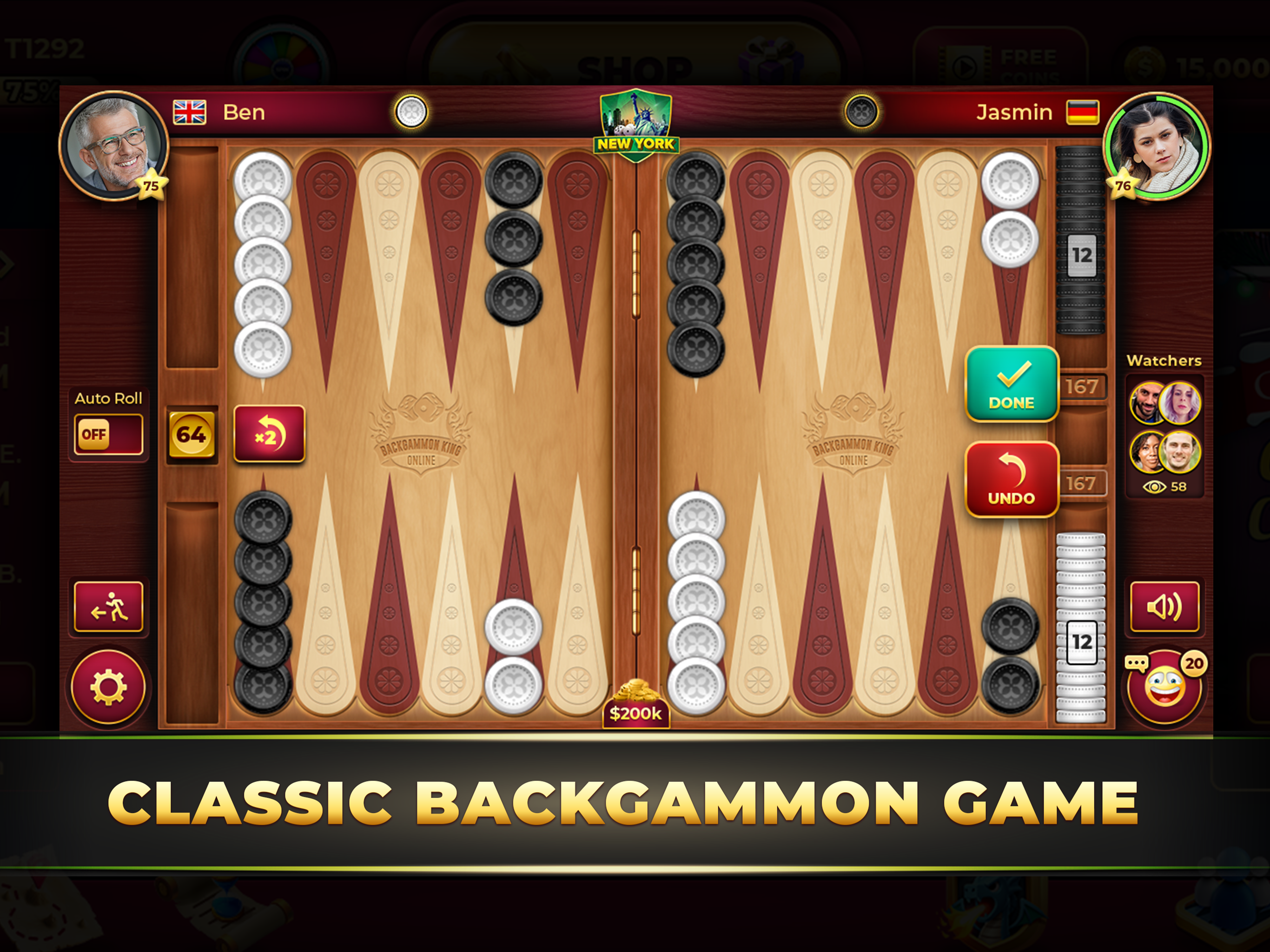Screen dimensions: 1270x952
Task: Toggle sound using the speaker button
Action: [x=1165, y=608]
